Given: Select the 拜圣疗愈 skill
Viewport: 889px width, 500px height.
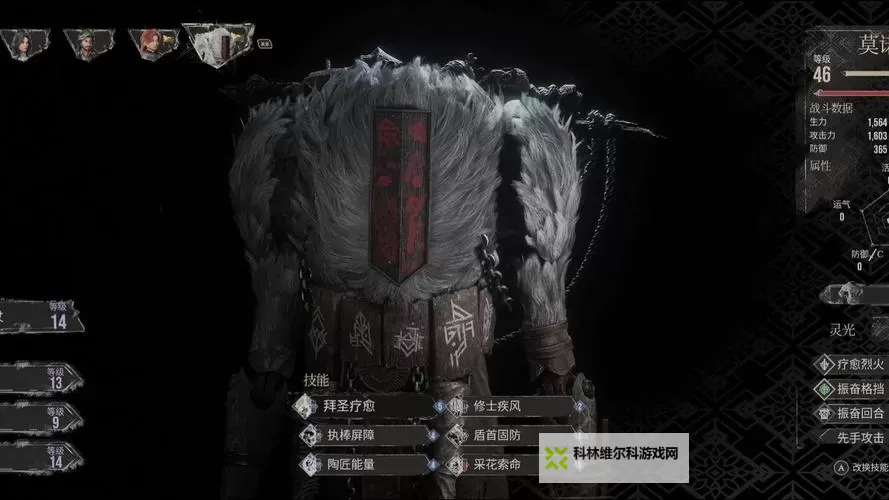Looking at the screenshot, I should [362, 406].
